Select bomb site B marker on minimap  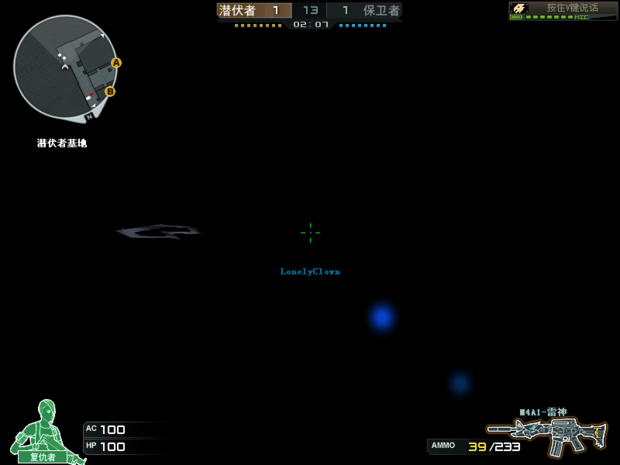pyautogui.click(x=110, y=92)
